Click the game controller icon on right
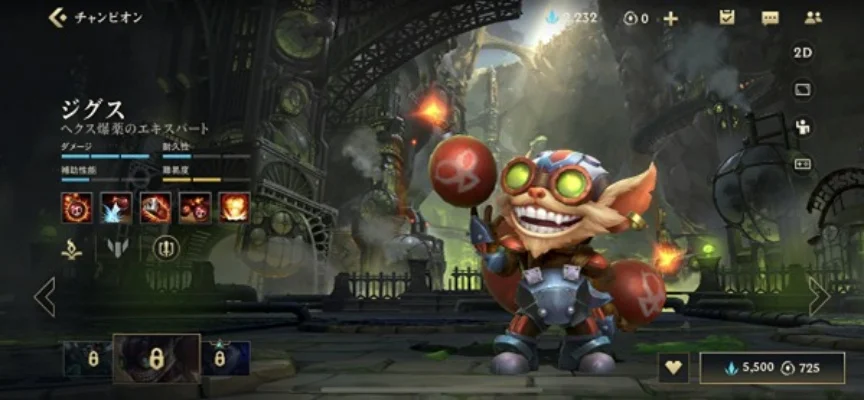The height and width of the screenshot is (400, 864). click(803, 164)
